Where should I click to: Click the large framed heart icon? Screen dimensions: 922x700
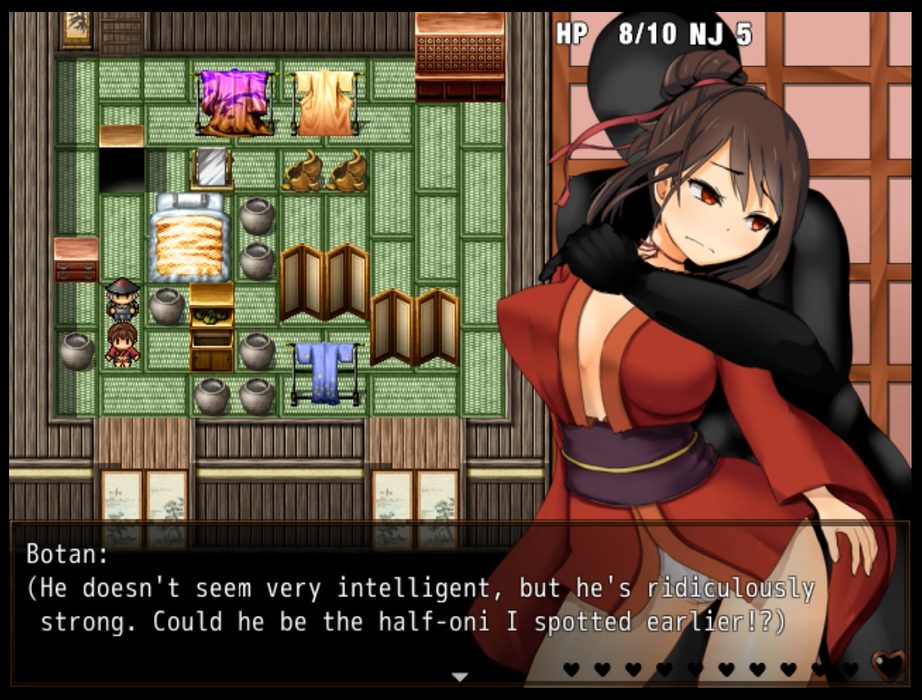[x=886, y=666]
